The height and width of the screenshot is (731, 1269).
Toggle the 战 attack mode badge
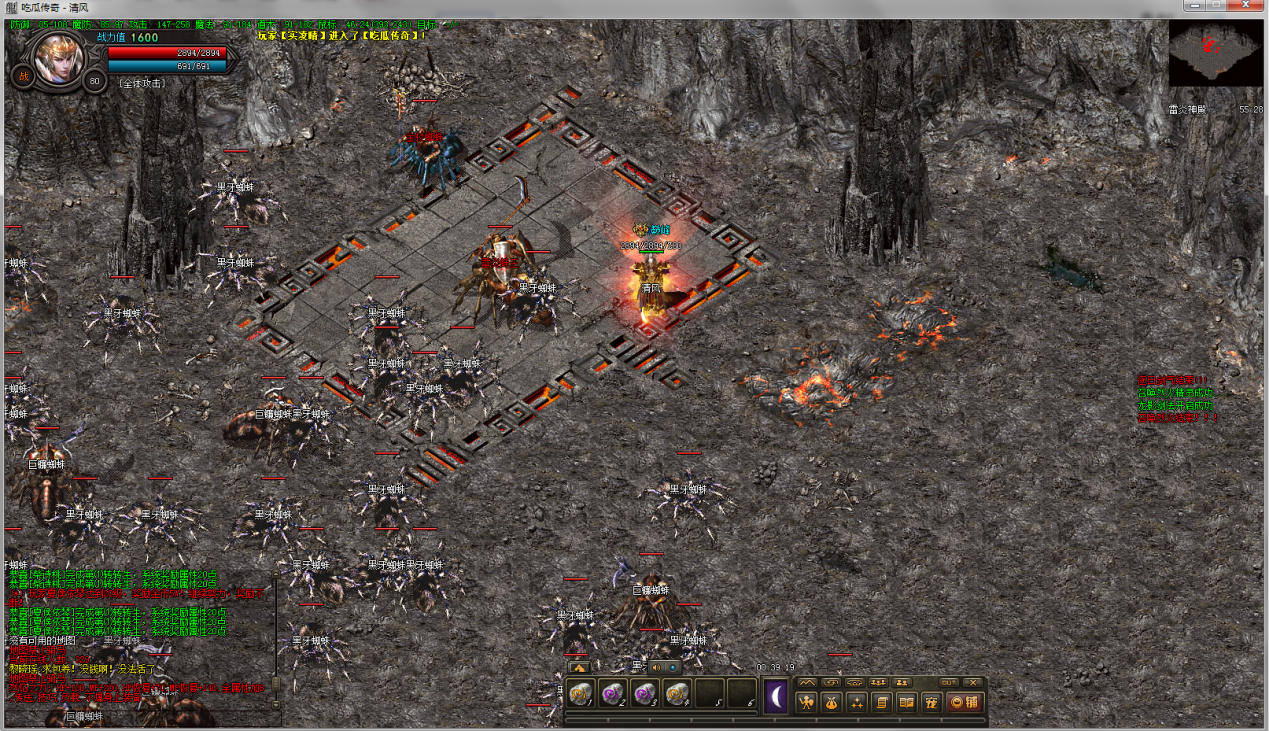coord(22,76)
